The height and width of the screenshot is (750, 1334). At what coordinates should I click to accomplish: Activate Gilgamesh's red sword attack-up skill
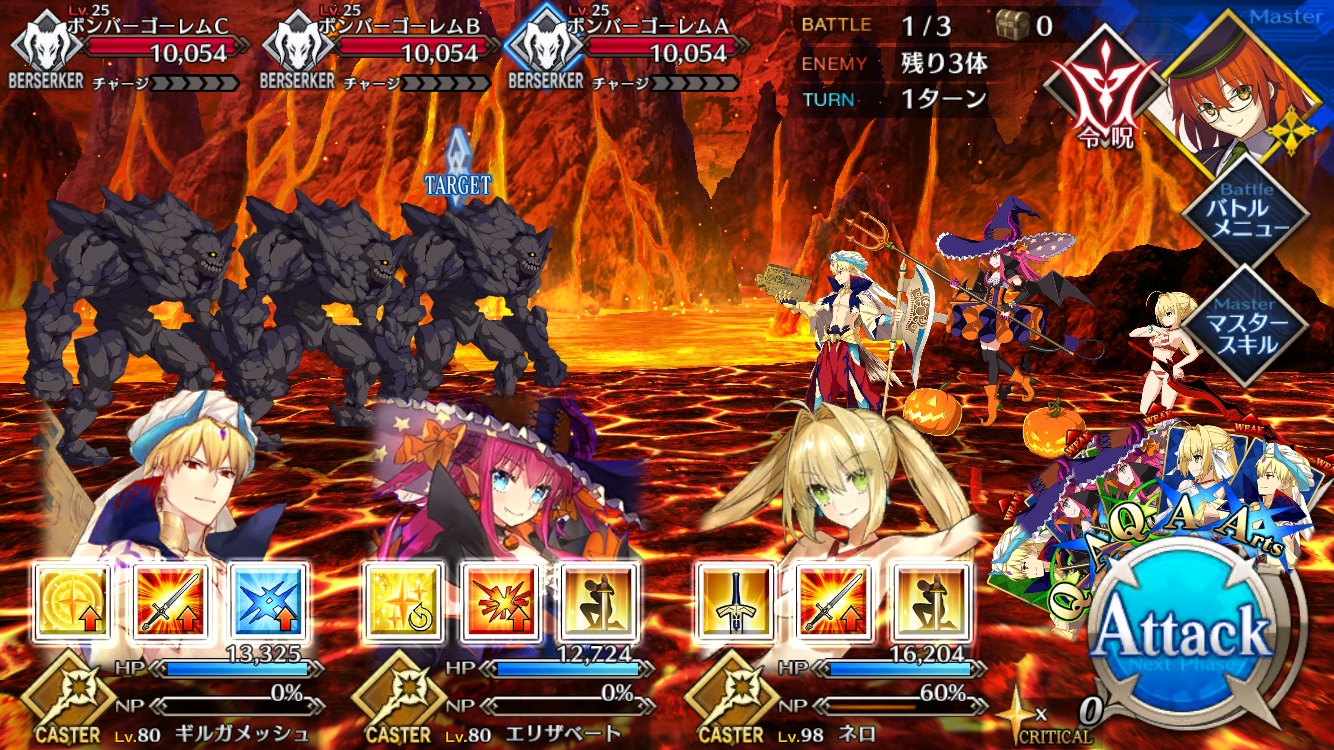click(x=169, y=602)
